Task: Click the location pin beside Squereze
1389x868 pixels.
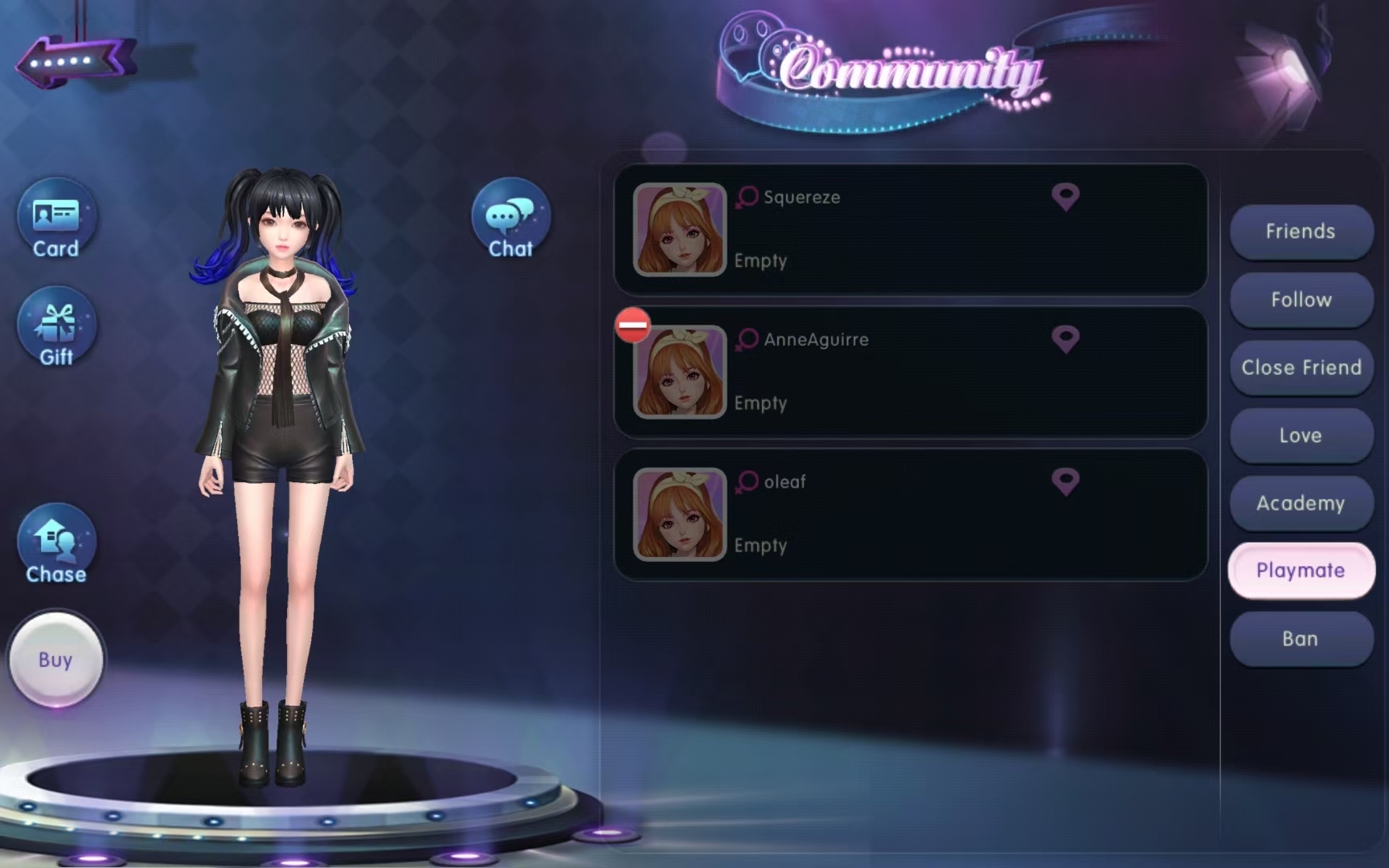Action: point(1065,197)
